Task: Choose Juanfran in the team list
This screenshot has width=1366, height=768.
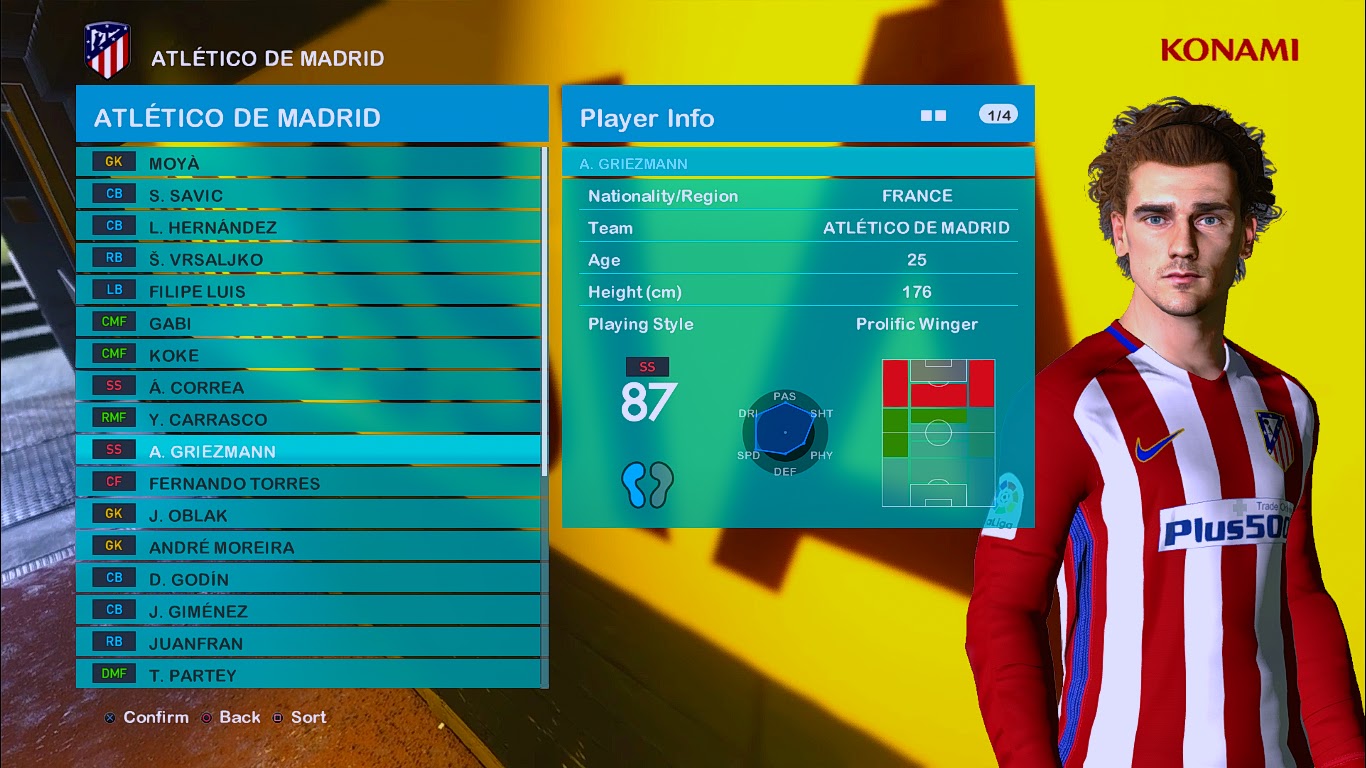Action: pos(308,643)
